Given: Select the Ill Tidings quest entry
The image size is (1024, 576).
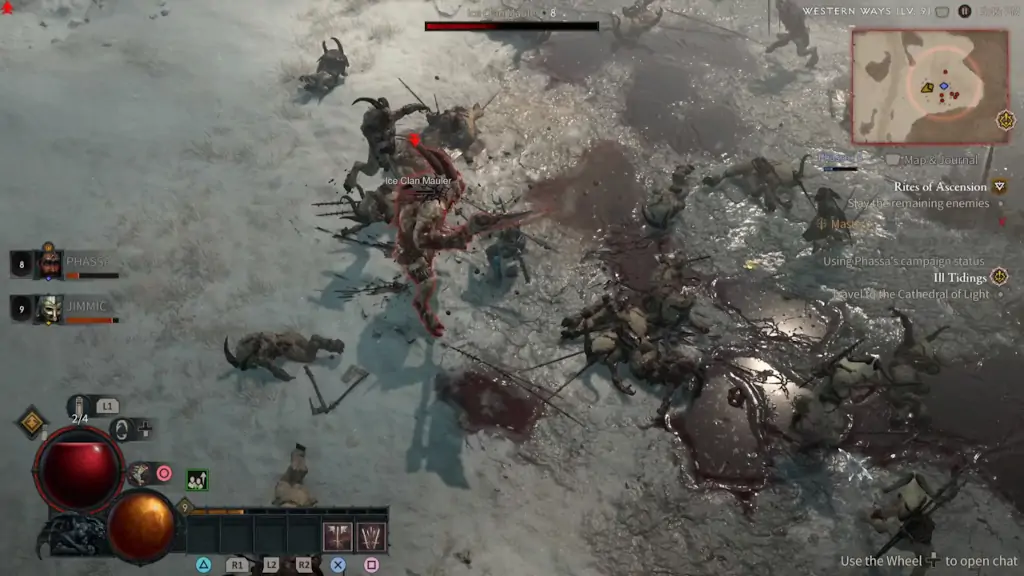Looking at the screenshot, I should pyautogui.click(x=960, y=277).
